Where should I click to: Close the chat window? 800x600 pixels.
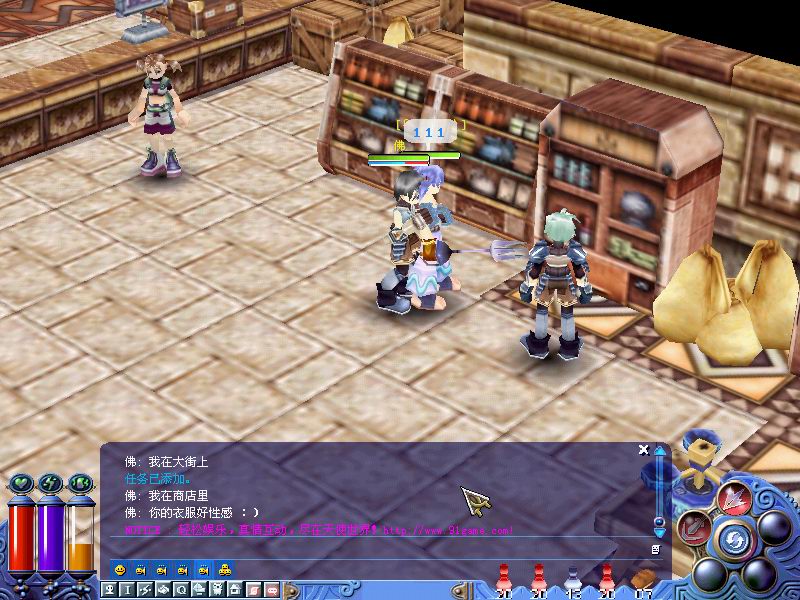click(644, 450)
